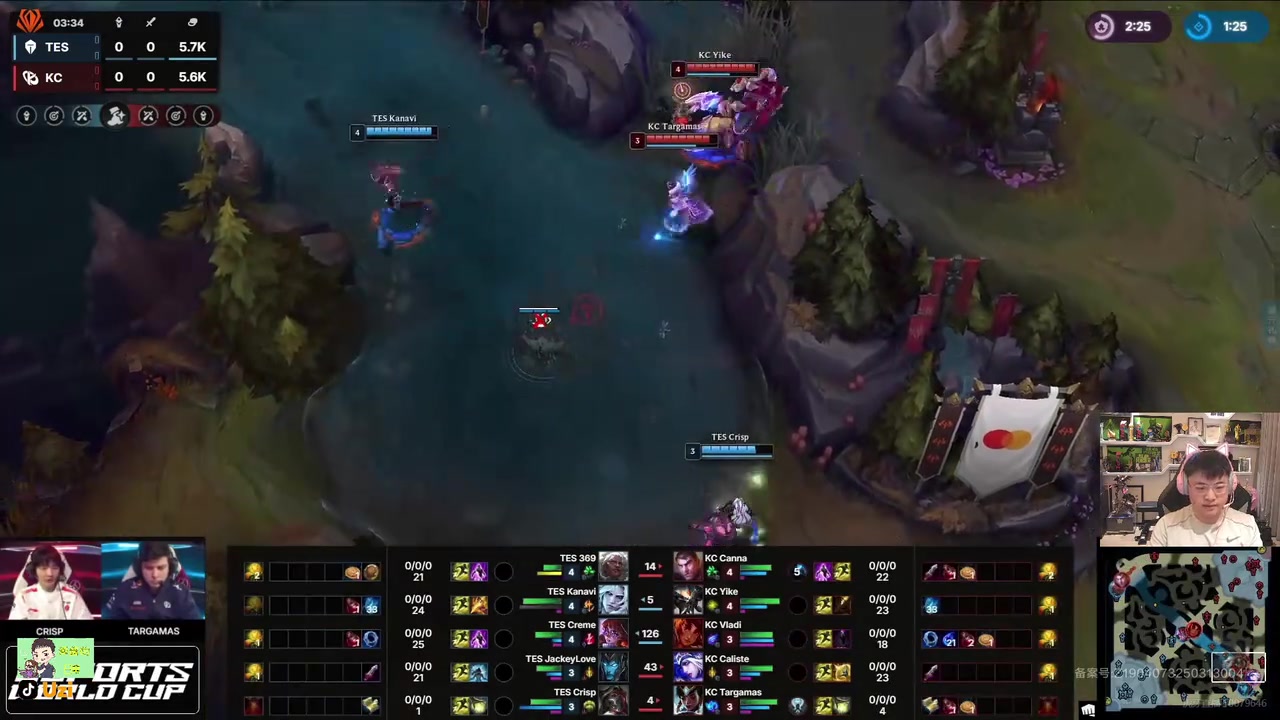
Task: Choose TES Creme's champion portrait
Action: tap(613, 634)
